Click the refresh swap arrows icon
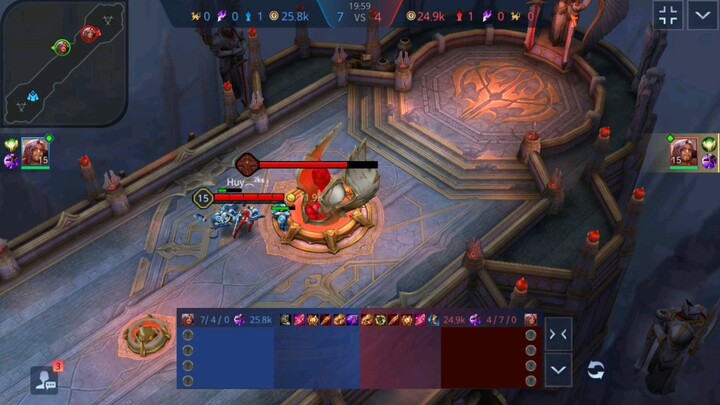 (x=596, y=370)
